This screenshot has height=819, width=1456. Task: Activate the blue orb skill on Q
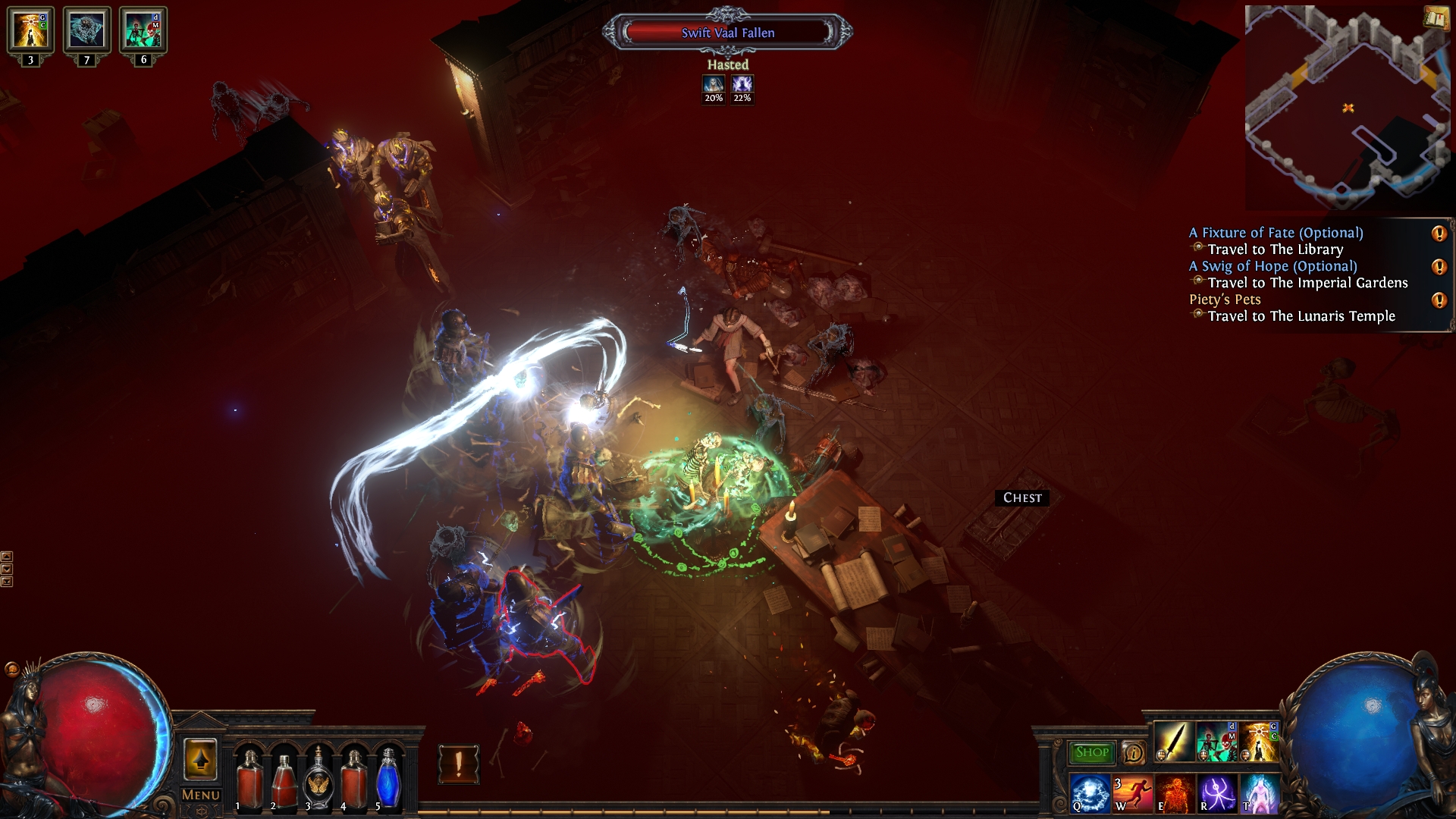tap(1090, 792)
